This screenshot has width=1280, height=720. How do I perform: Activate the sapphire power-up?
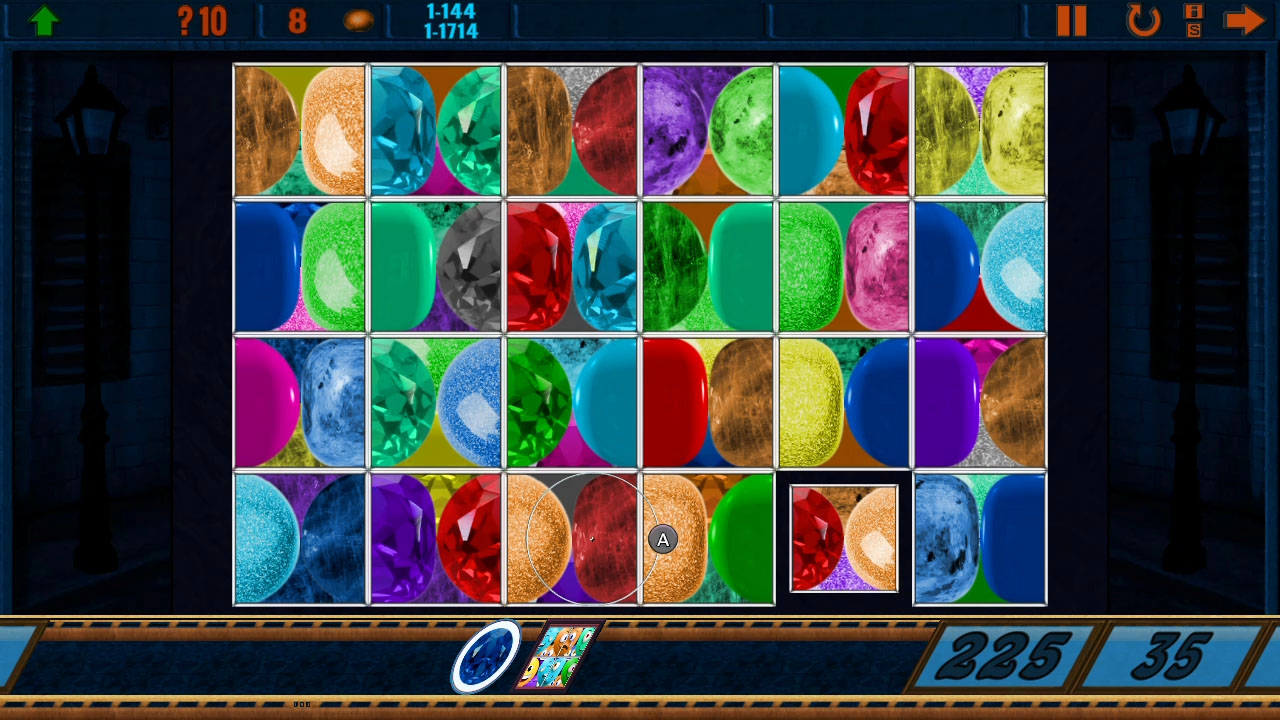[487, 655]
